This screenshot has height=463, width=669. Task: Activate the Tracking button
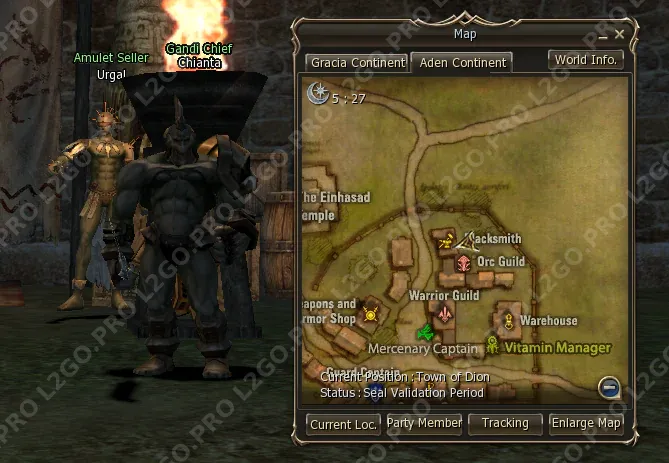tap(505, 424)
